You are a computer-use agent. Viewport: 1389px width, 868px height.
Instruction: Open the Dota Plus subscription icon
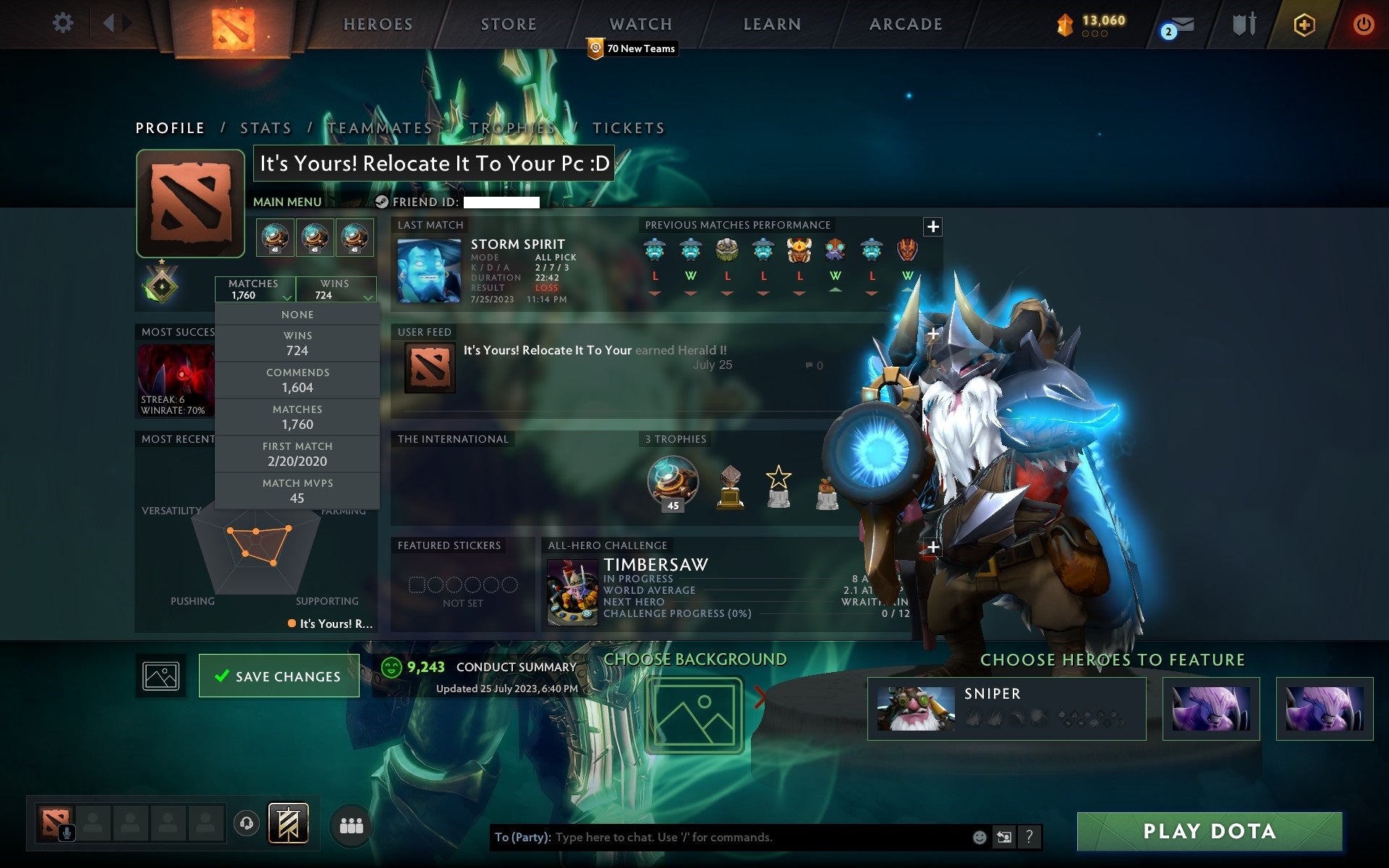tap(1303, 22)
